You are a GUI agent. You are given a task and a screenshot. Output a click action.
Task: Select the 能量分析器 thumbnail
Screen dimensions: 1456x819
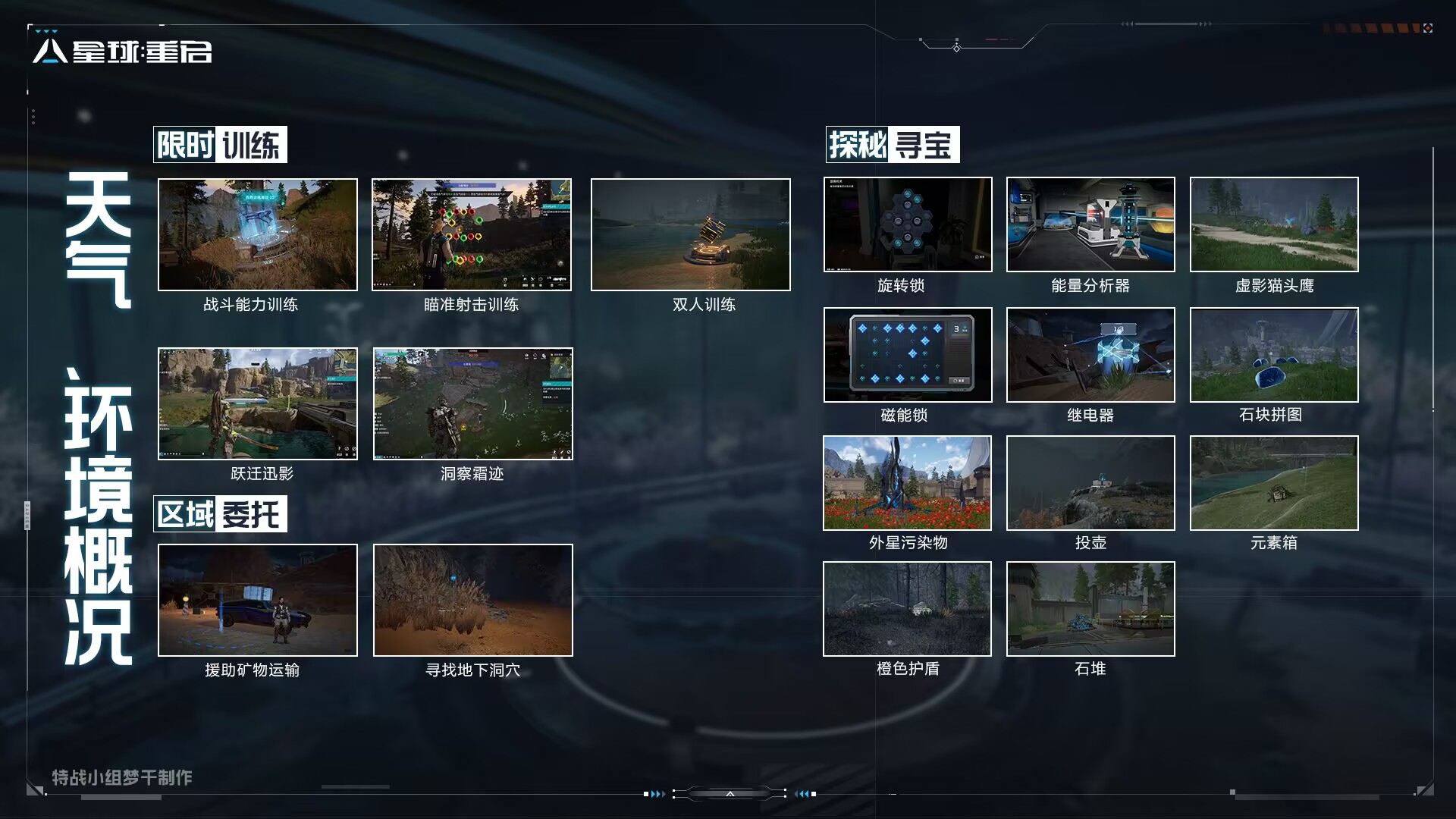[1090, 224]
